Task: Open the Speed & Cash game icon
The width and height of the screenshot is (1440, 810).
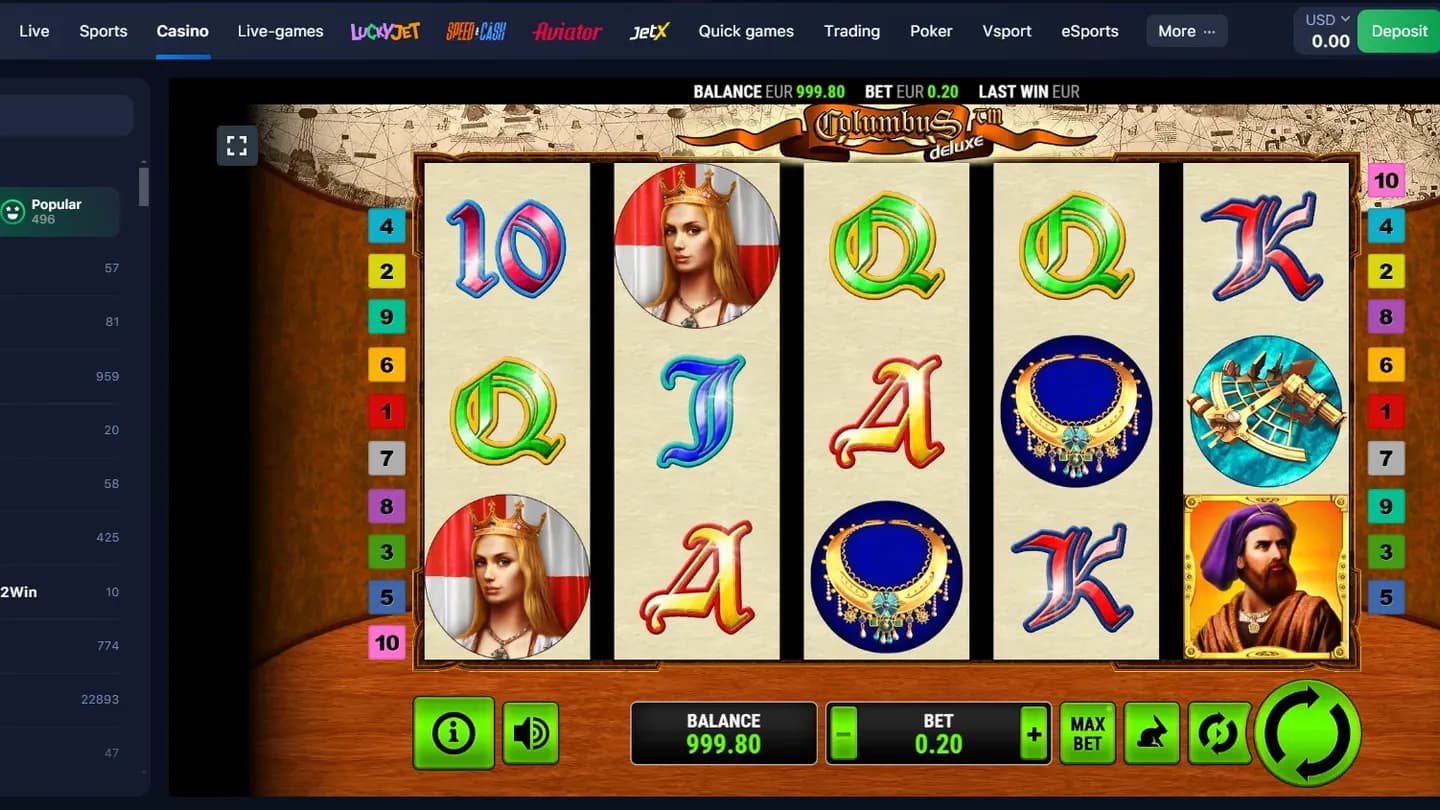Action: (x=475, y=31)
